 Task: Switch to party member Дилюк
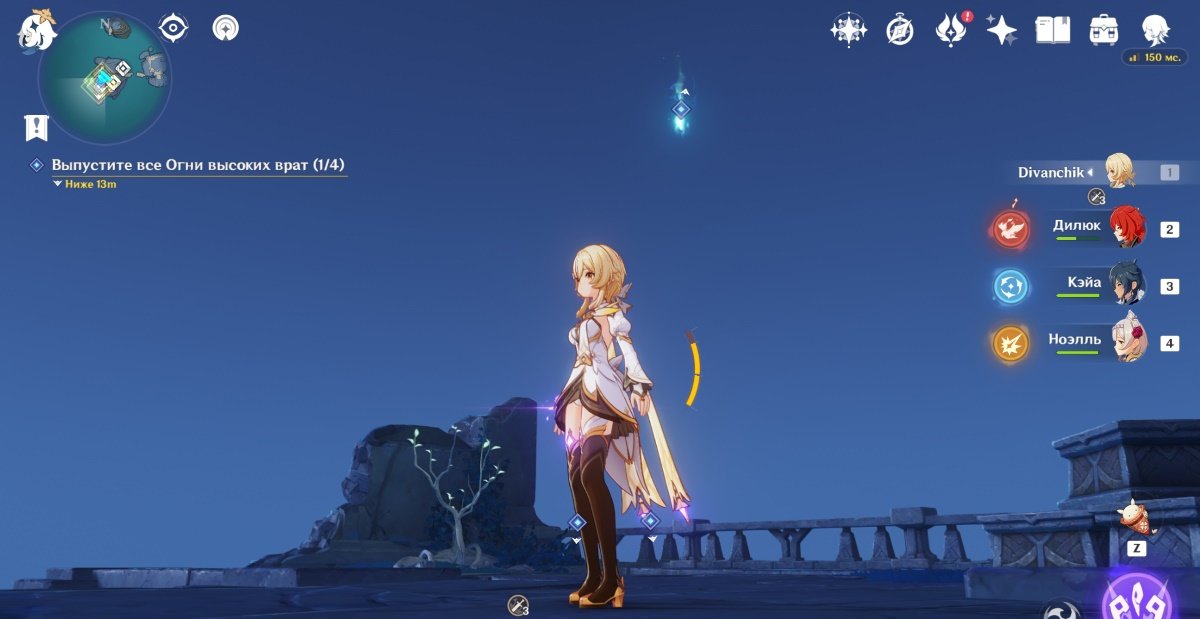click(x=1098, y=228)
